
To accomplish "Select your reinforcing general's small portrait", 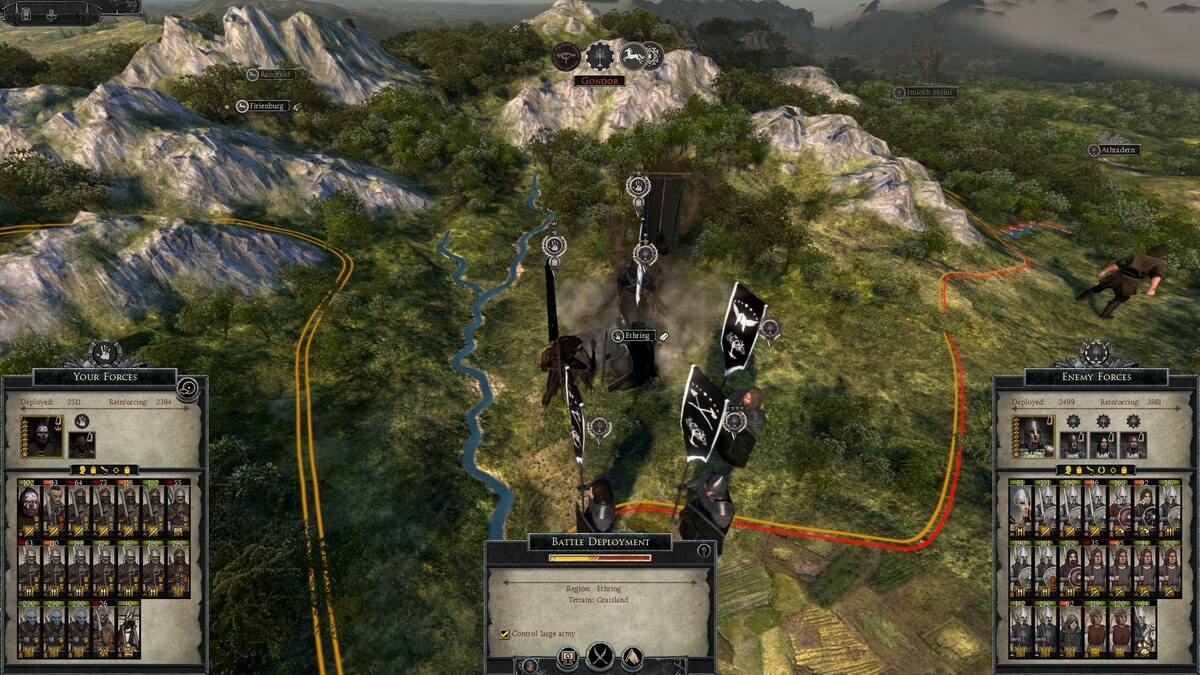I will click(x=82, y=443).
